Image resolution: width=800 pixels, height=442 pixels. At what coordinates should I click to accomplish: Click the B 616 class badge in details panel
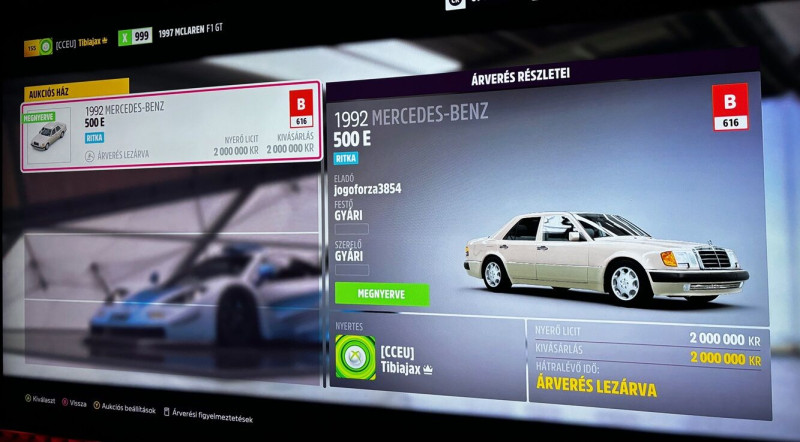[x=729, y=107]
